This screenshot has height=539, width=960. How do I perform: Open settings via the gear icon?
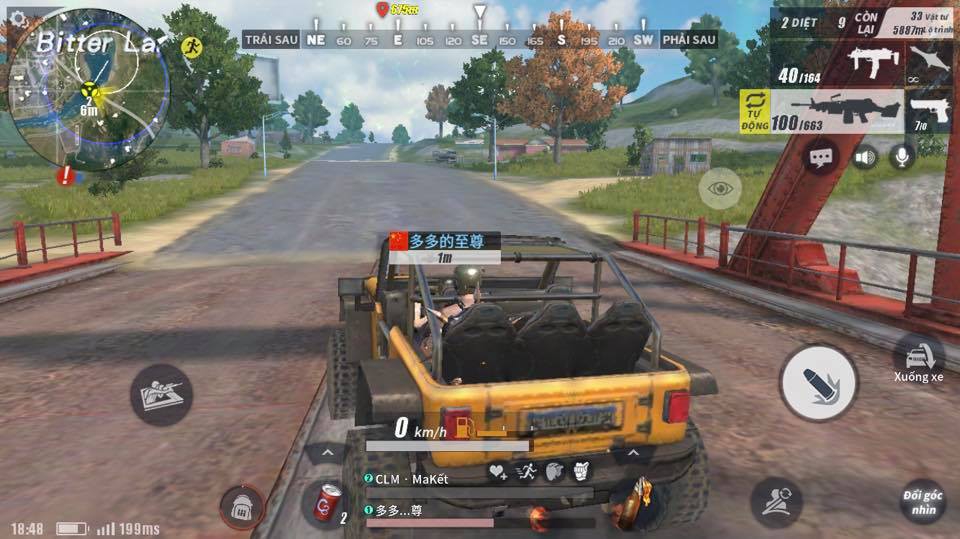pos(19,17)
